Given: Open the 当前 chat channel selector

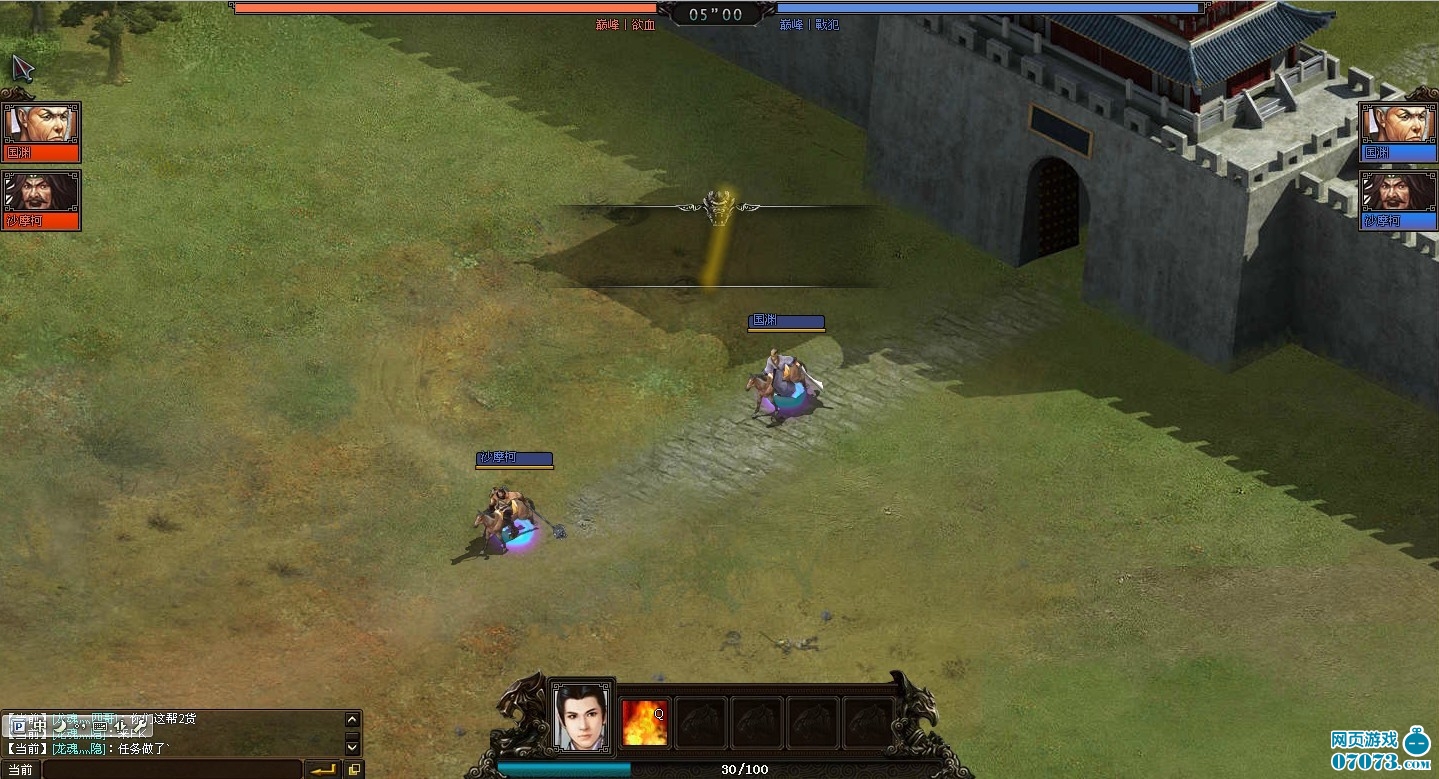Looking at the screenshot, I should (x=20, y=770).
